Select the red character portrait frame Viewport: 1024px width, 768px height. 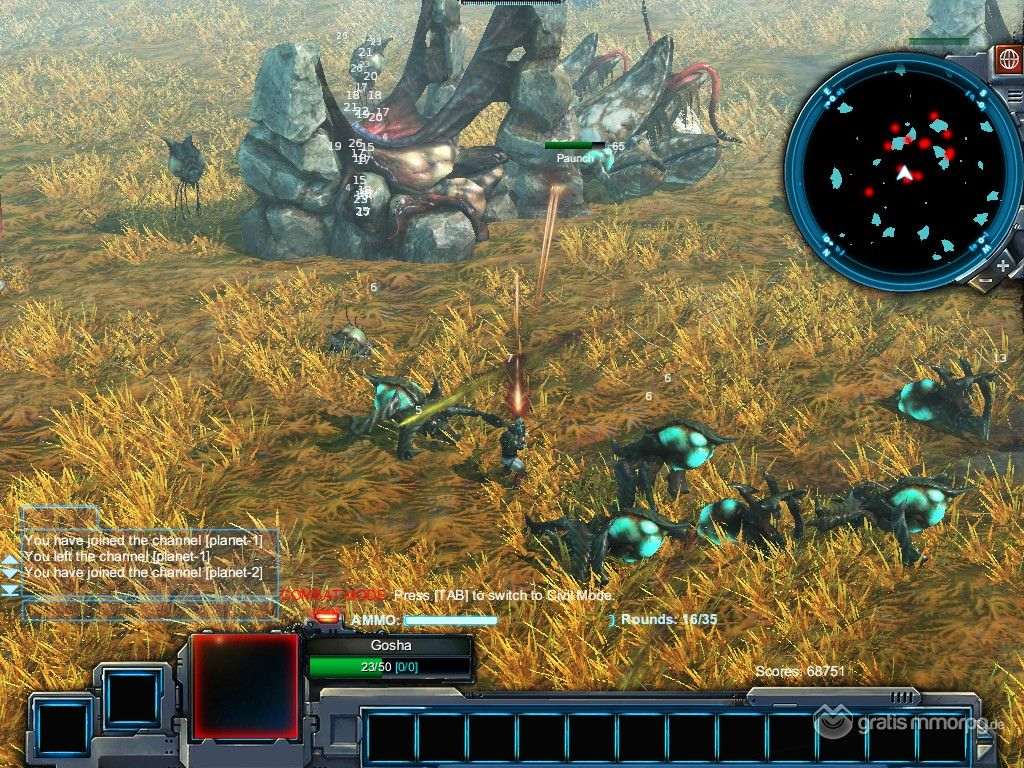(x=245, y=686)
